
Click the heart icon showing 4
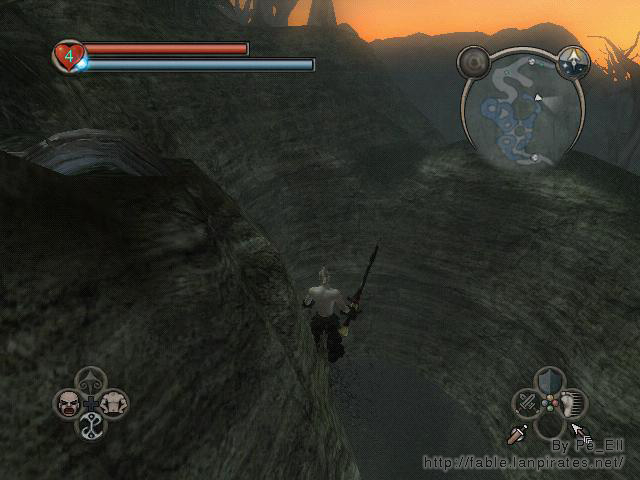coord(68,55)
